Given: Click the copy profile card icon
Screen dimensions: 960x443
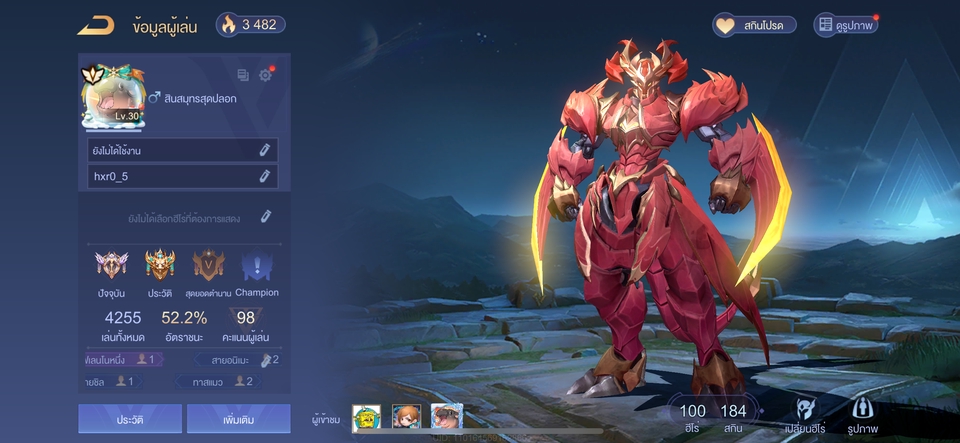Looking at the screenshot, I should [x=243, y=75].
